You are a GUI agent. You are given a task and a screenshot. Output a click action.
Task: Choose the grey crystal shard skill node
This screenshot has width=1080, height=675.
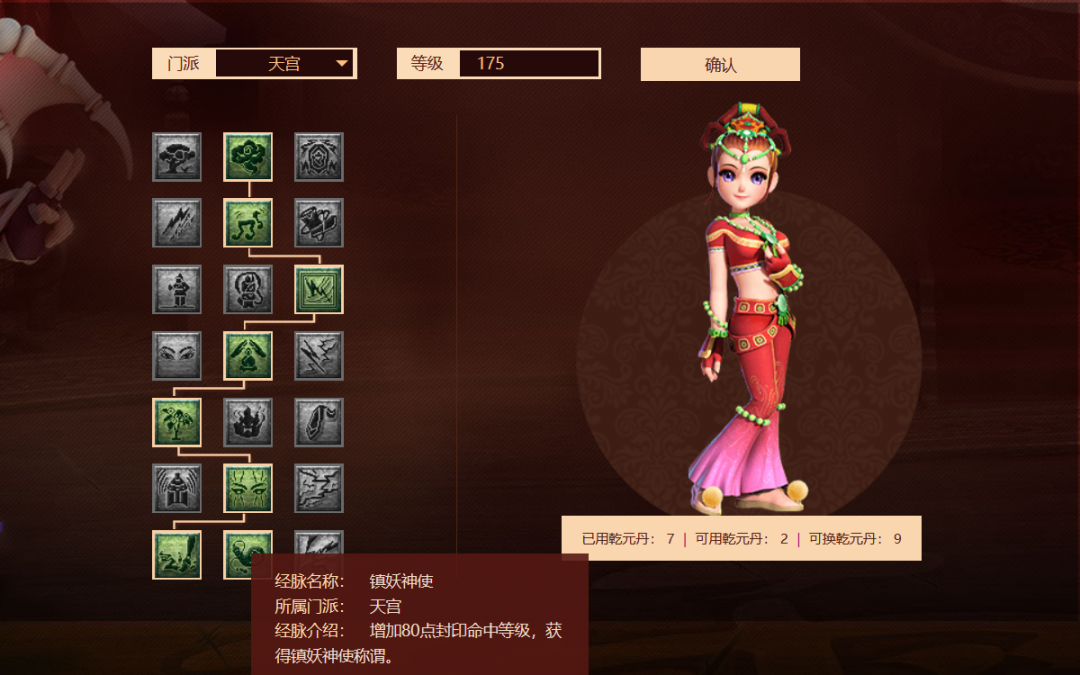(319, 422)
